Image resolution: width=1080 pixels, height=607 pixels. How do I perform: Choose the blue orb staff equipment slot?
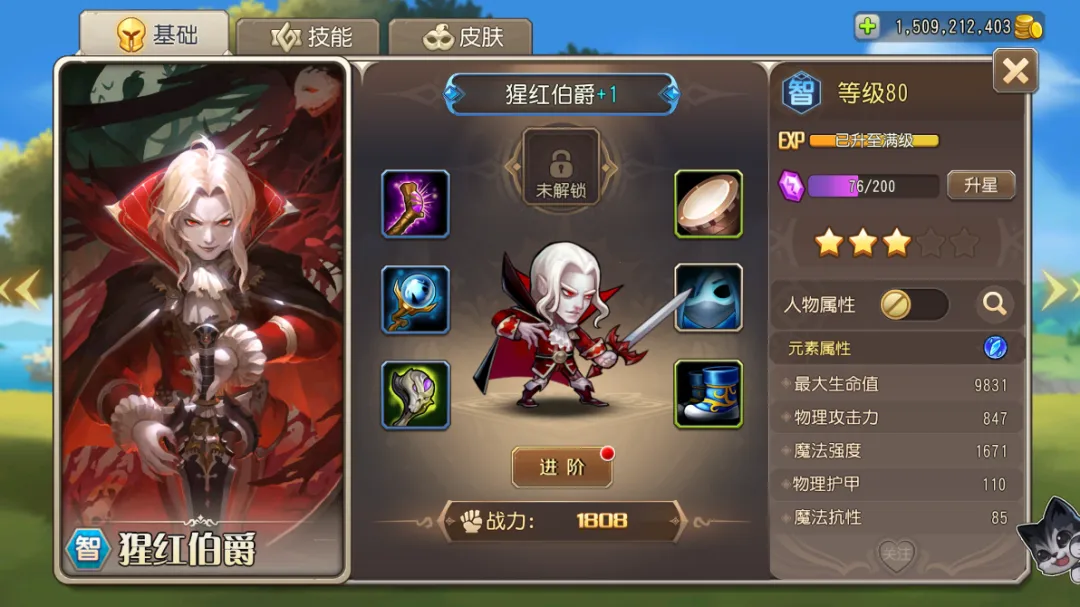click(415, 299)
